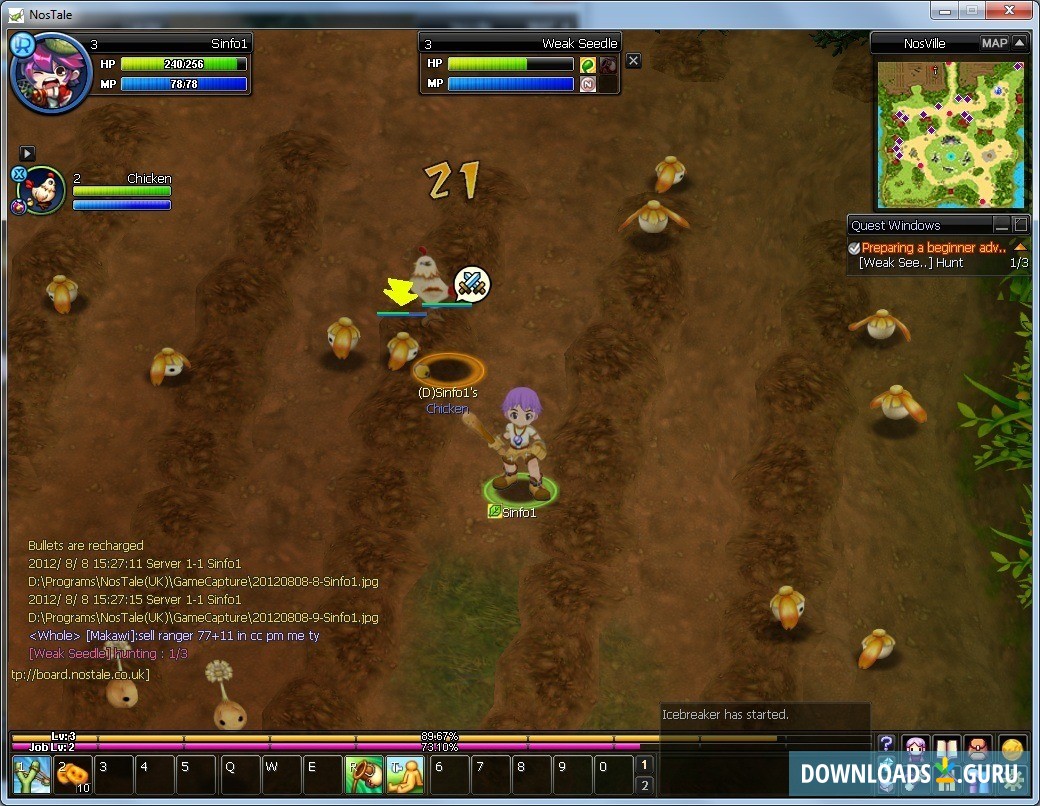Activate the sitting figure action slot
This screenshot has width=1040, height=806.
click(x=405, y=775)
